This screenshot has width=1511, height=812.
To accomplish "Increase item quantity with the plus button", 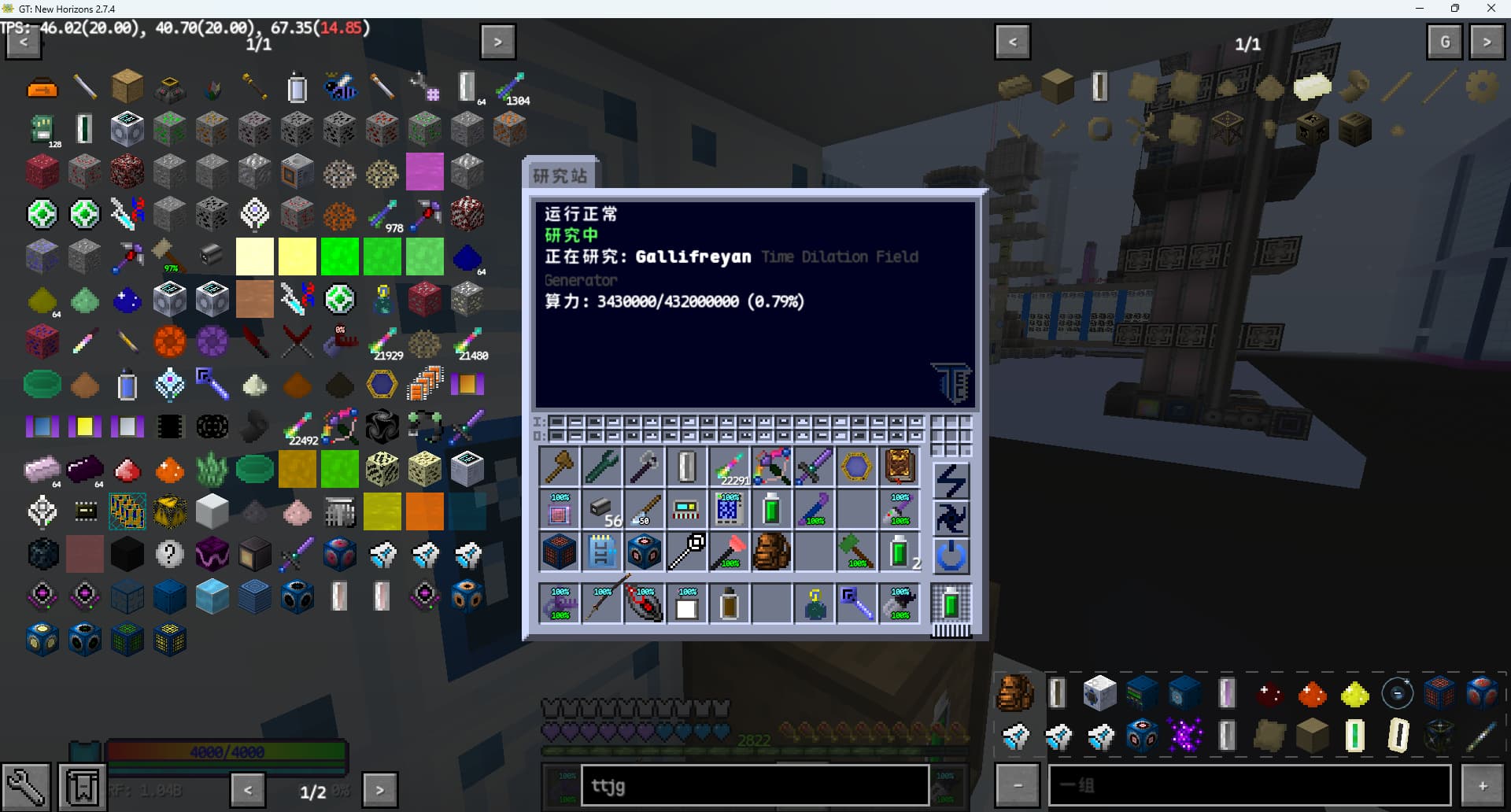I will pos(1483,785).
